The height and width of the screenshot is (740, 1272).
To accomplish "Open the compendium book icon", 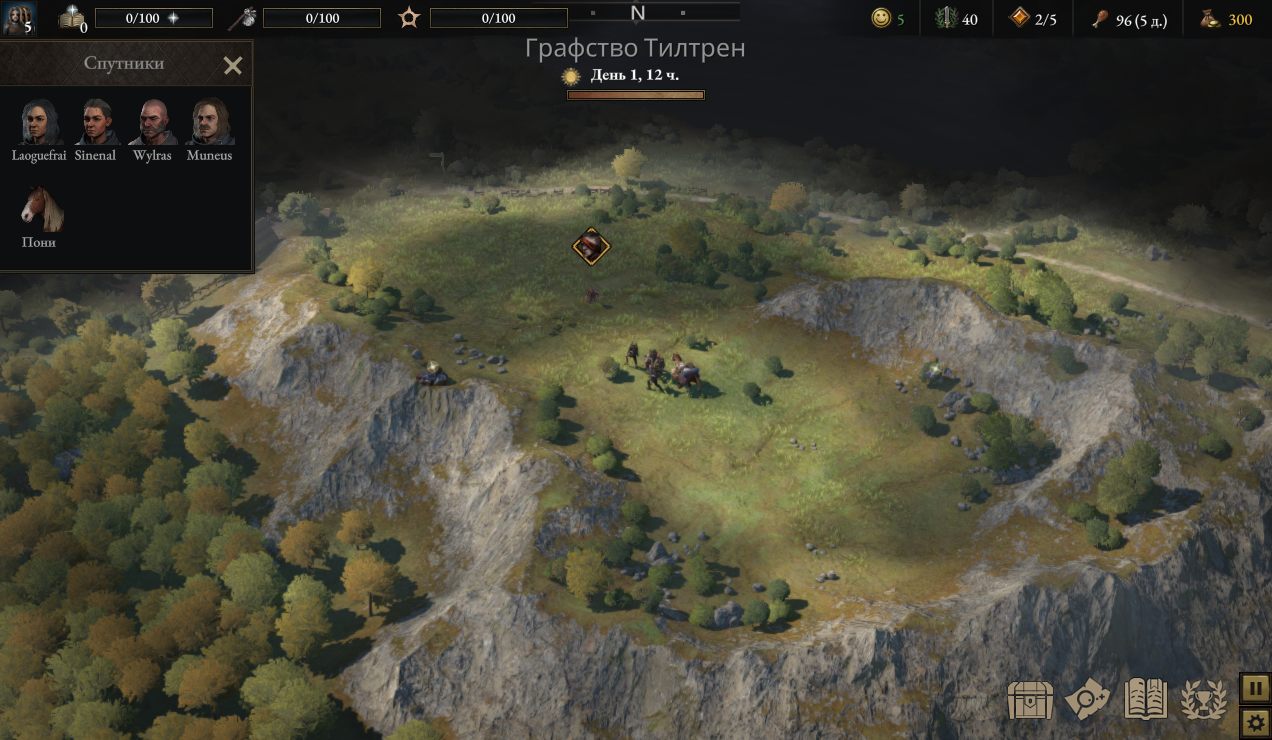I will (1146, 700).
